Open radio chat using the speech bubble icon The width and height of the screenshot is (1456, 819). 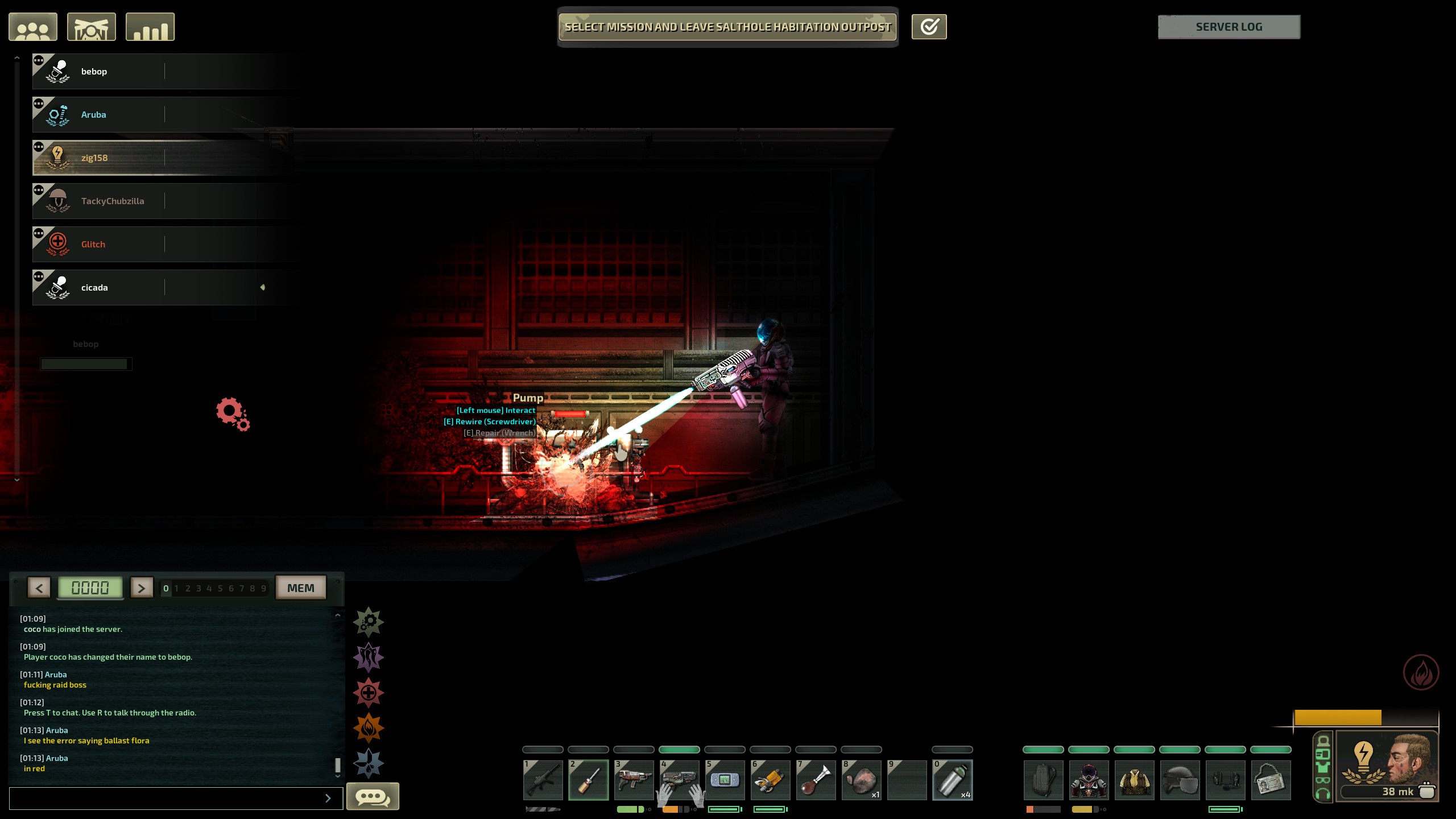[373, 797]
